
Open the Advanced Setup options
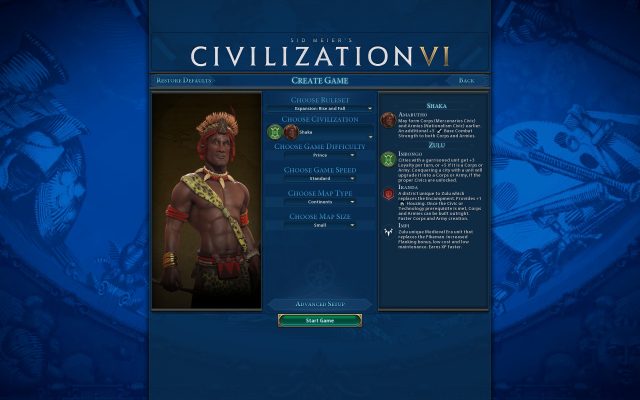pos(320,303)
